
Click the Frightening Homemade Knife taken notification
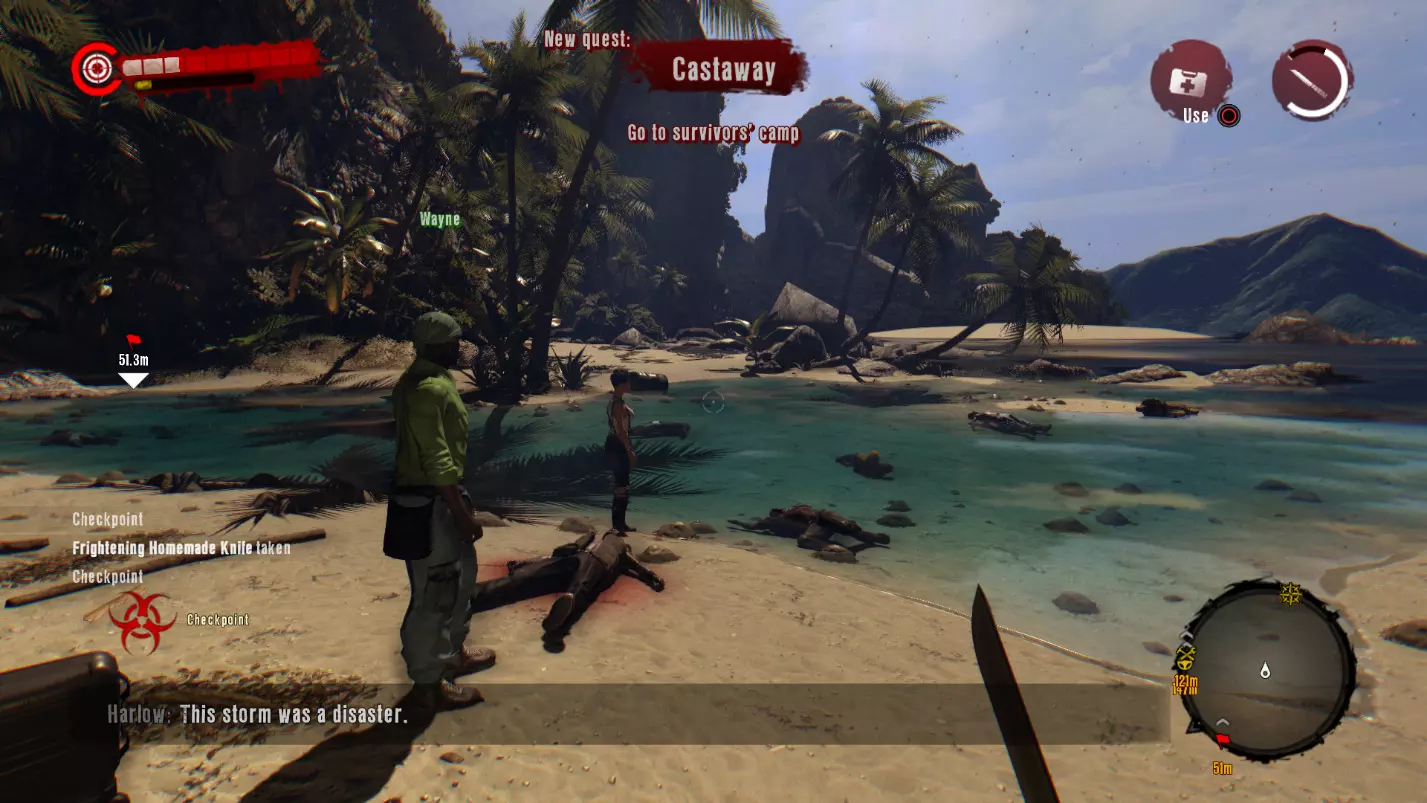(183, 548)
